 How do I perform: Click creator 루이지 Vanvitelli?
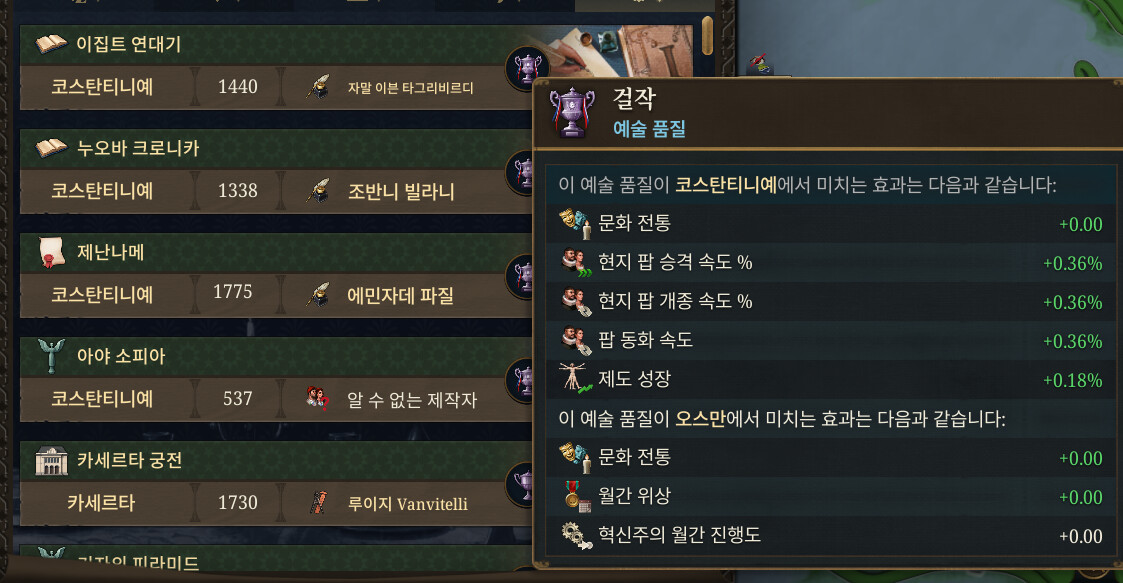(407, 503)
